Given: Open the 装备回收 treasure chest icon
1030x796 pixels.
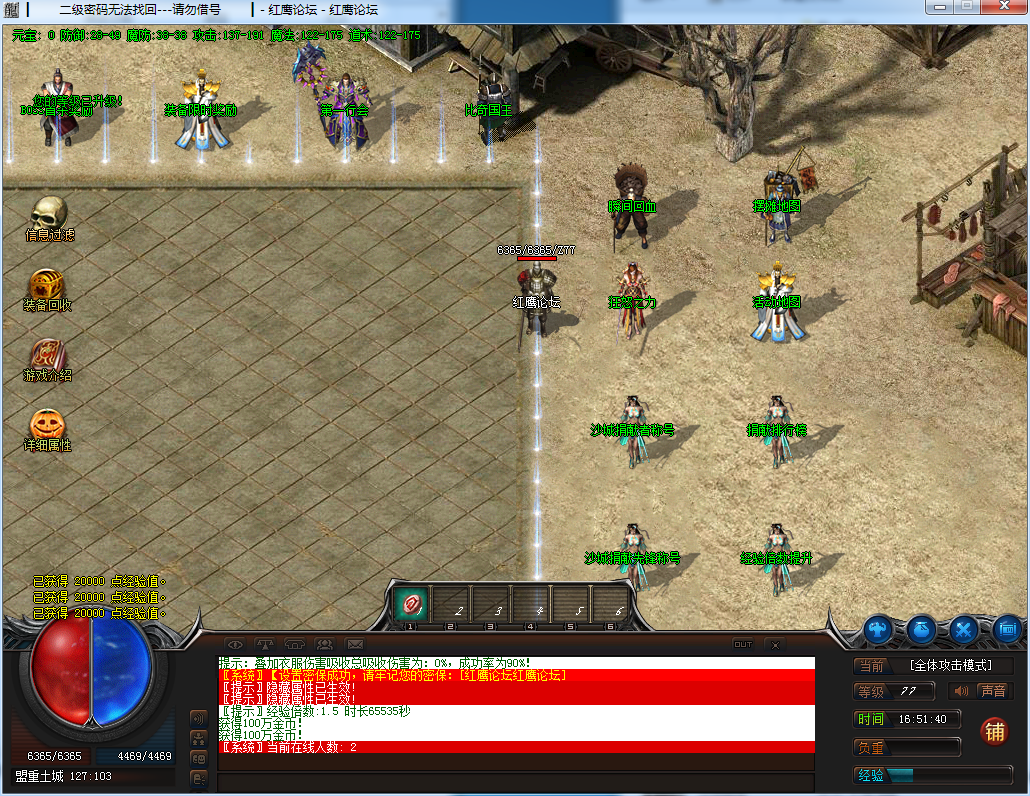Looking at the screenshot, I should (x=47, y=285).
